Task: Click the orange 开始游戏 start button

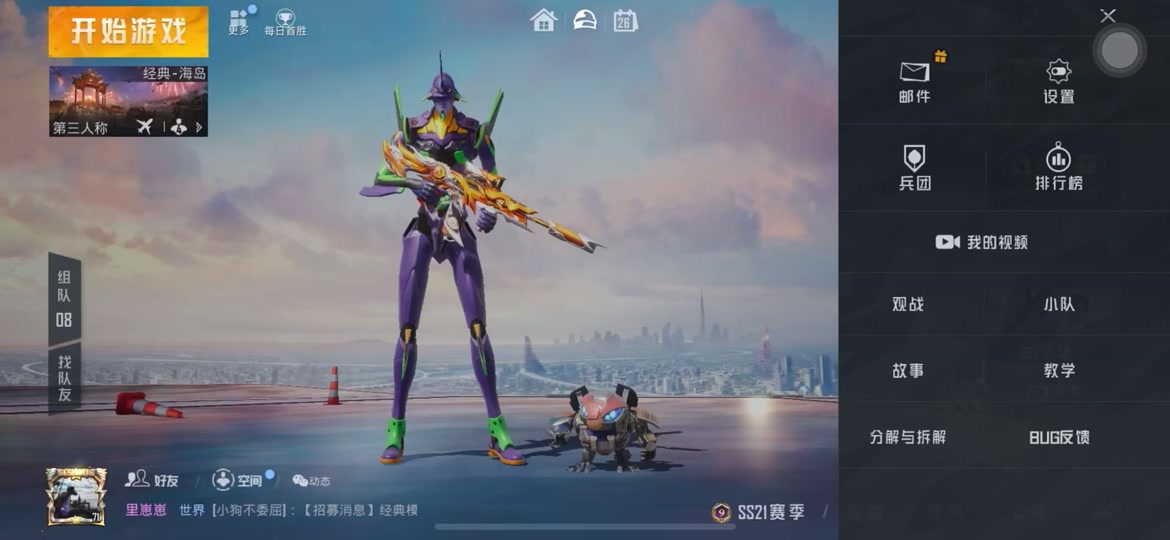Action: pos(128,31)
